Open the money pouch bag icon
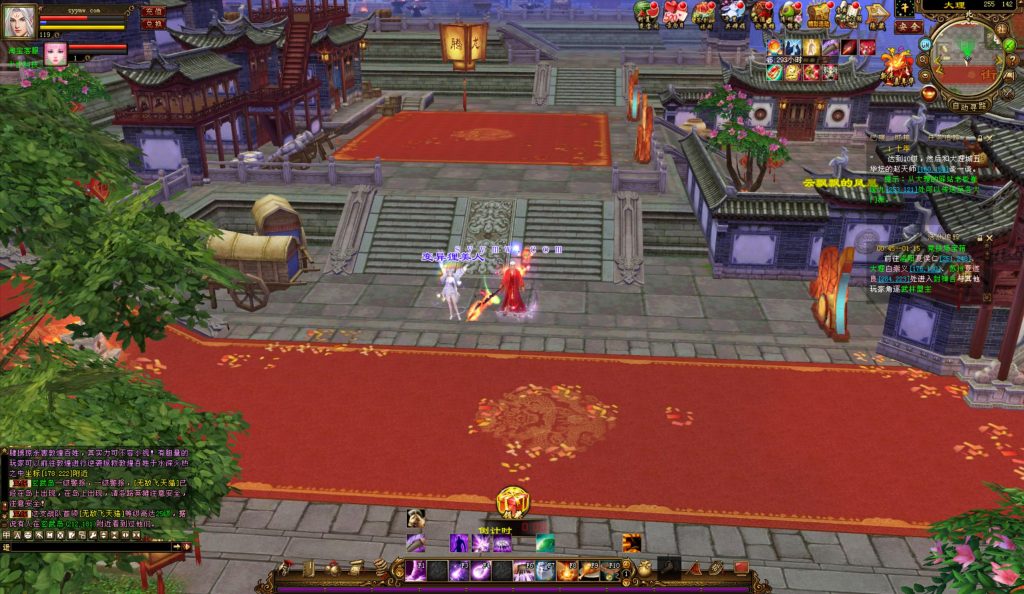Screen dimensions: 1024x594 [645, 568]
